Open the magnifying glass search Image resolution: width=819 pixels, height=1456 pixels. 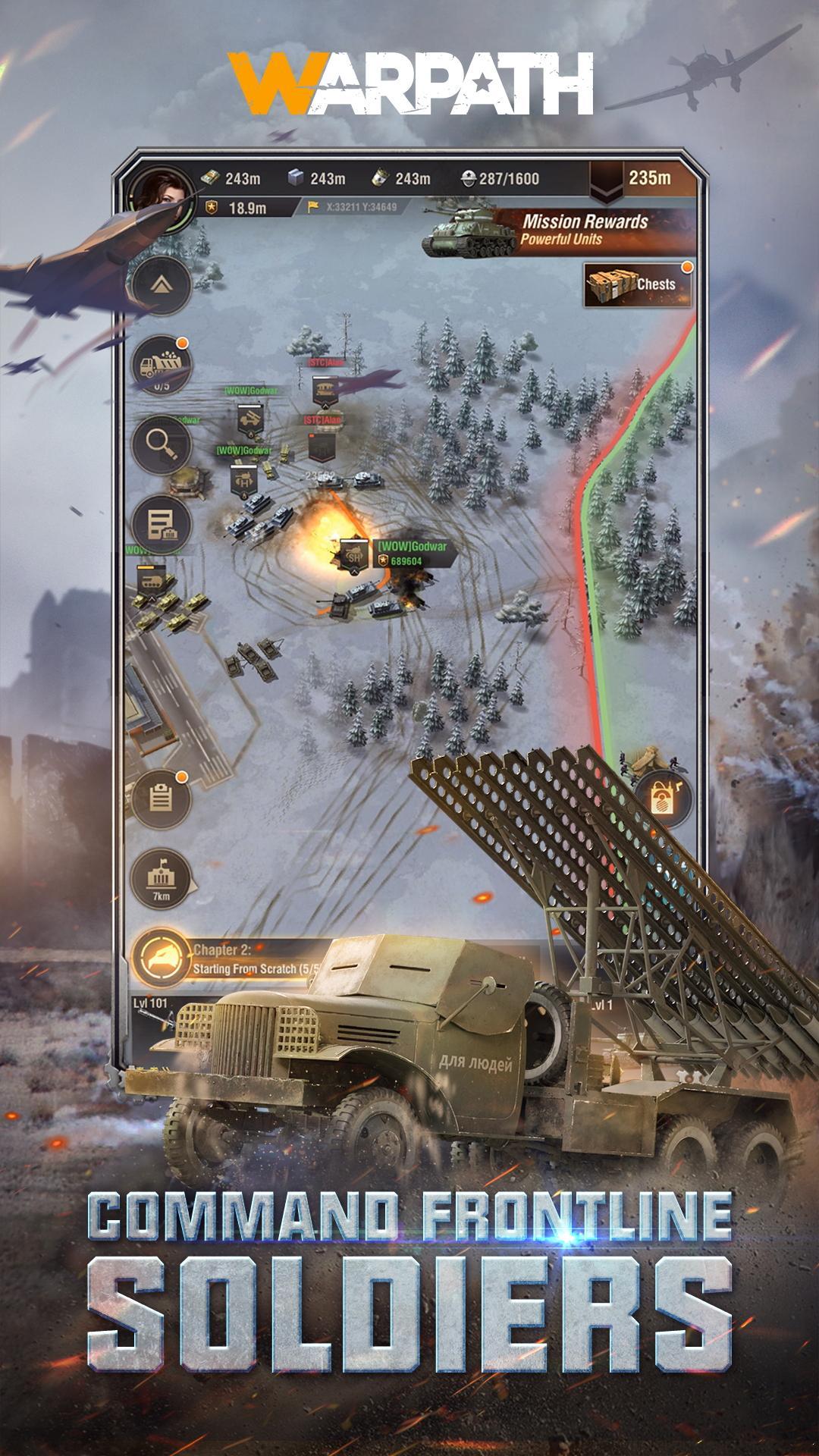pos(162,445)
